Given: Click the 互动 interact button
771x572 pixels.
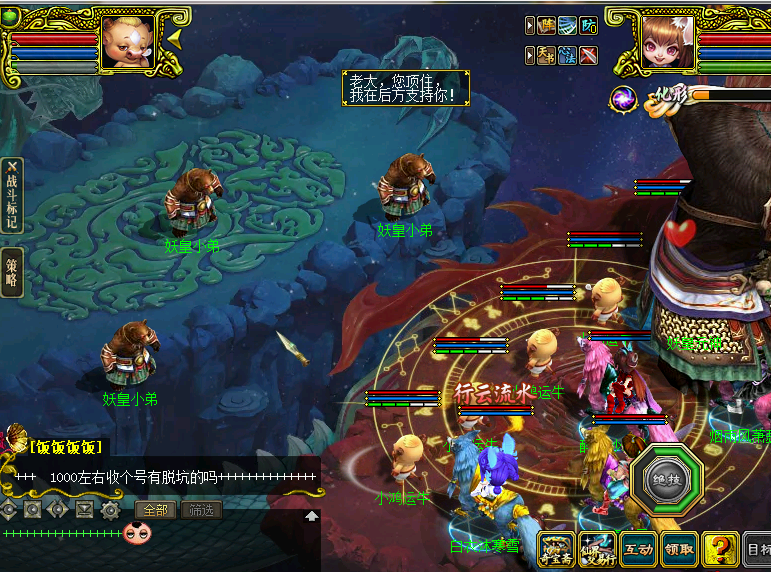Looking at the screenshot, I should (x=637, y=549).
